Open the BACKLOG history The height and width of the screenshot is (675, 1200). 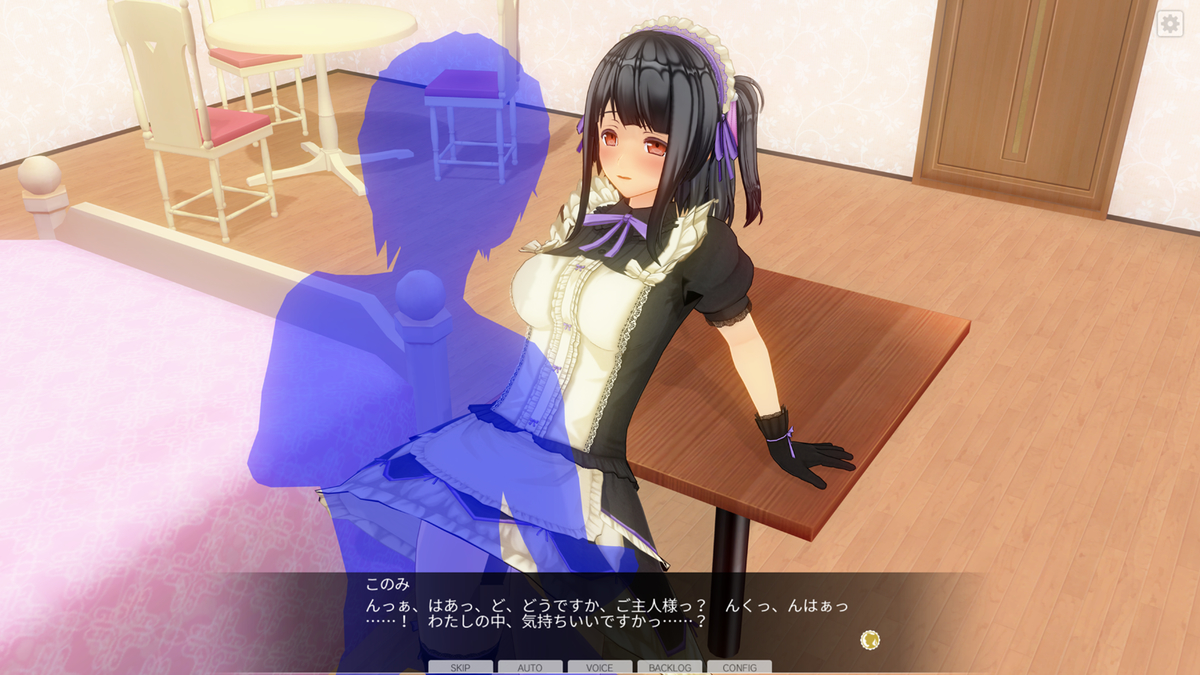669,667
